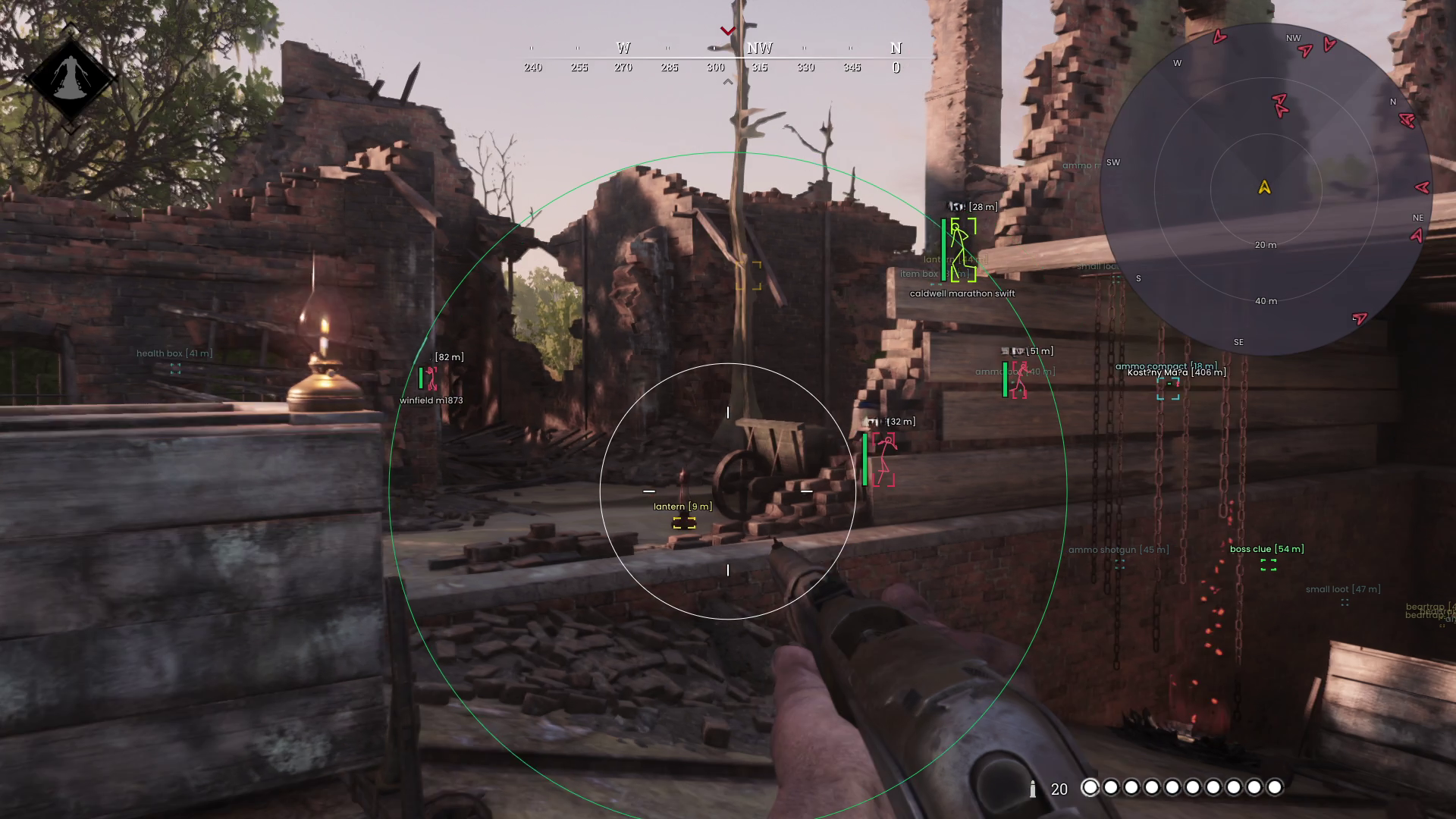Click the circular radar minimap
Image resolution: width=1456 pixels, height=819 pixels.
pyautogui.click(x=1265, y=190)
